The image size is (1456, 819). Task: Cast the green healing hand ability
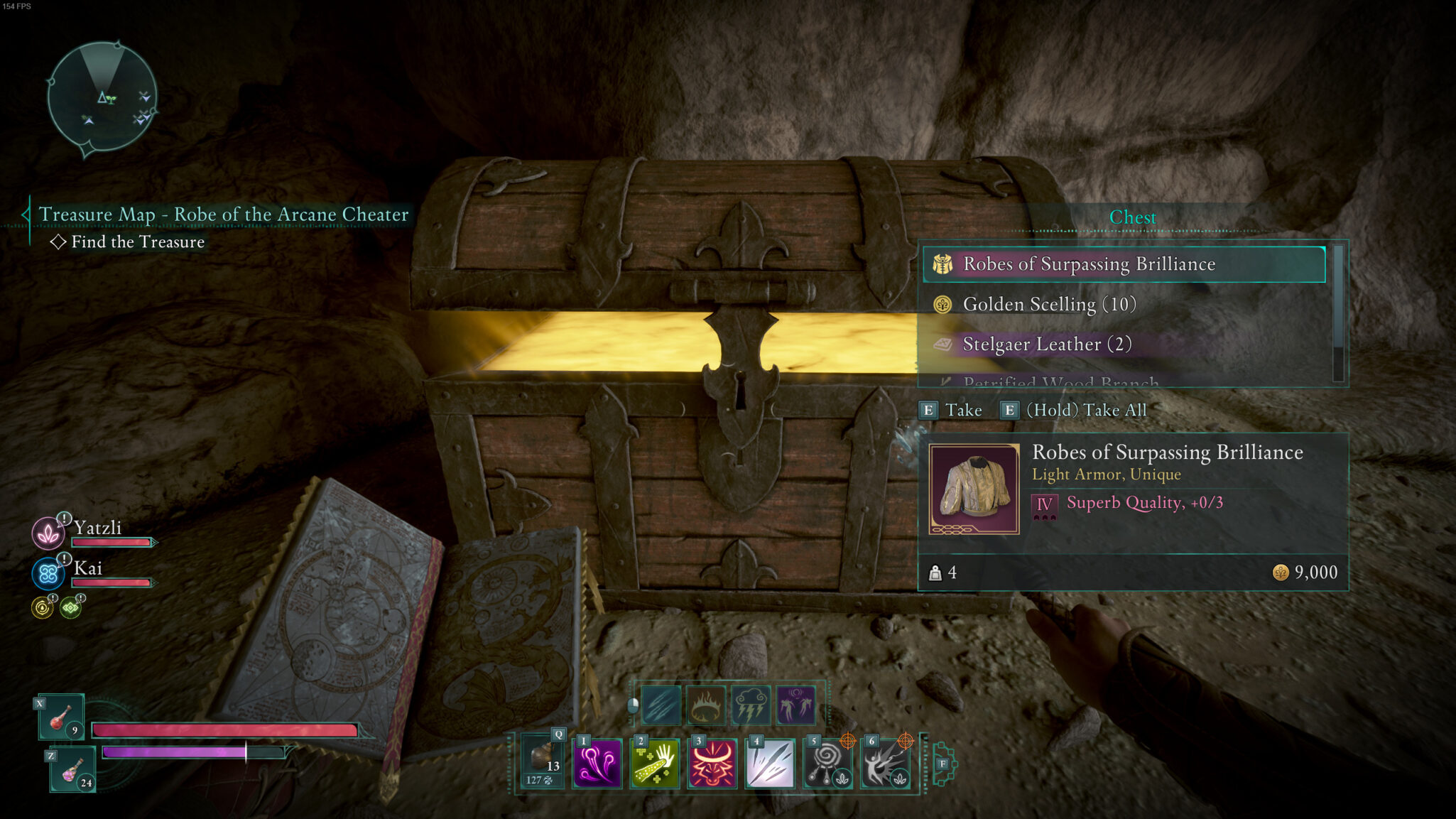coord(655,764)
